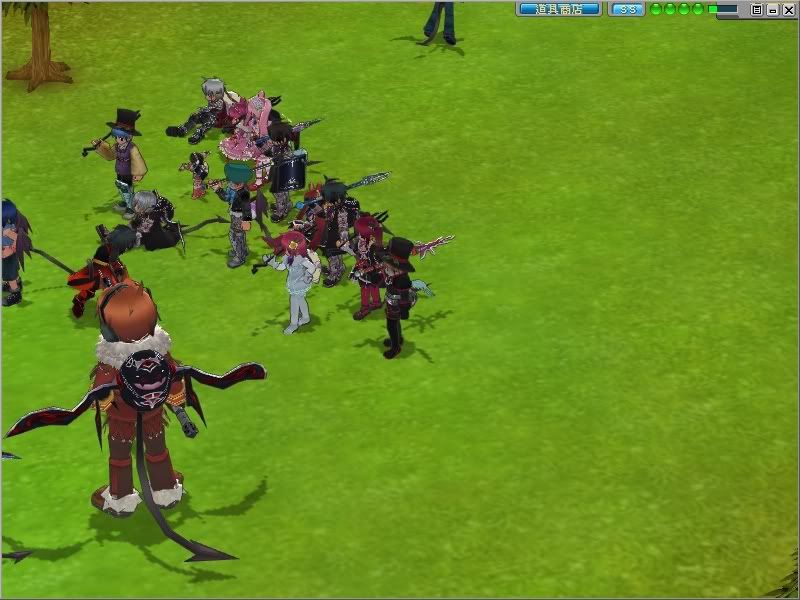Screen dimensions: 800x600
Task: Click the SS button
Action: pyautogui.click(x=627, y=9)
